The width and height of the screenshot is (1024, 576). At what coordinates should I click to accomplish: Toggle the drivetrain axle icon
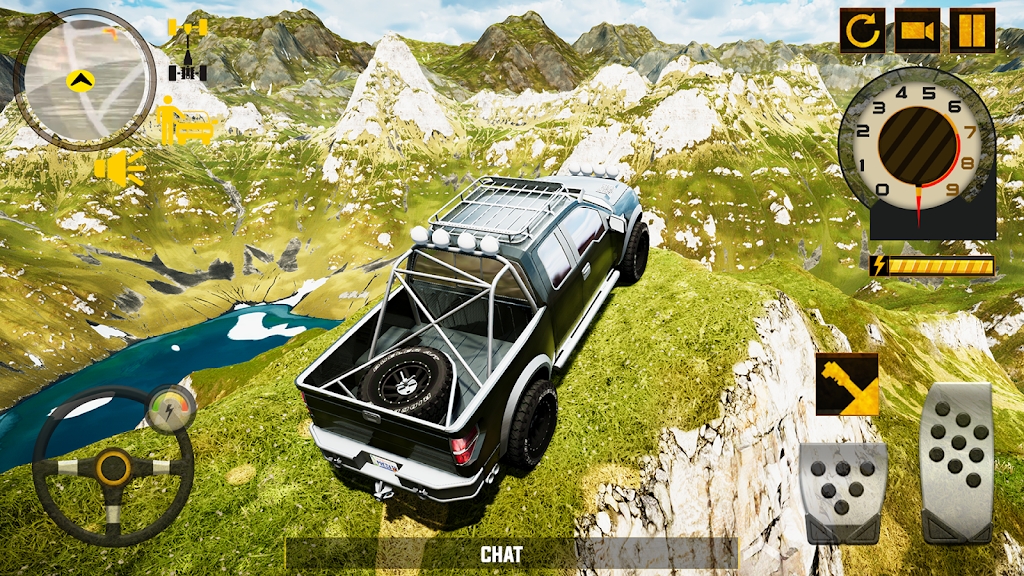187,48
